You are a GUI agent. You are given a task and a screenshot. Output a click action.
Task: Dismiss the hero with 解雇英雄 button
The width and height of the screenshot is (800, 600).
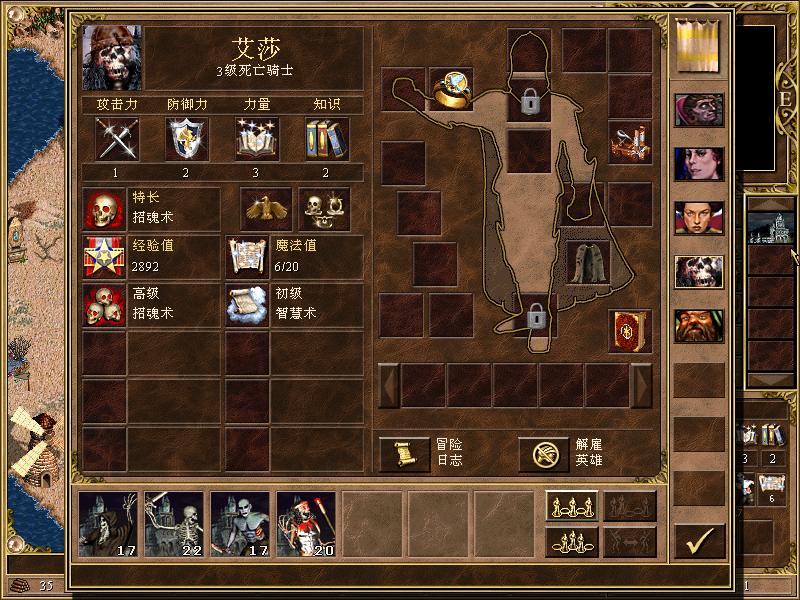click(543, 454)
